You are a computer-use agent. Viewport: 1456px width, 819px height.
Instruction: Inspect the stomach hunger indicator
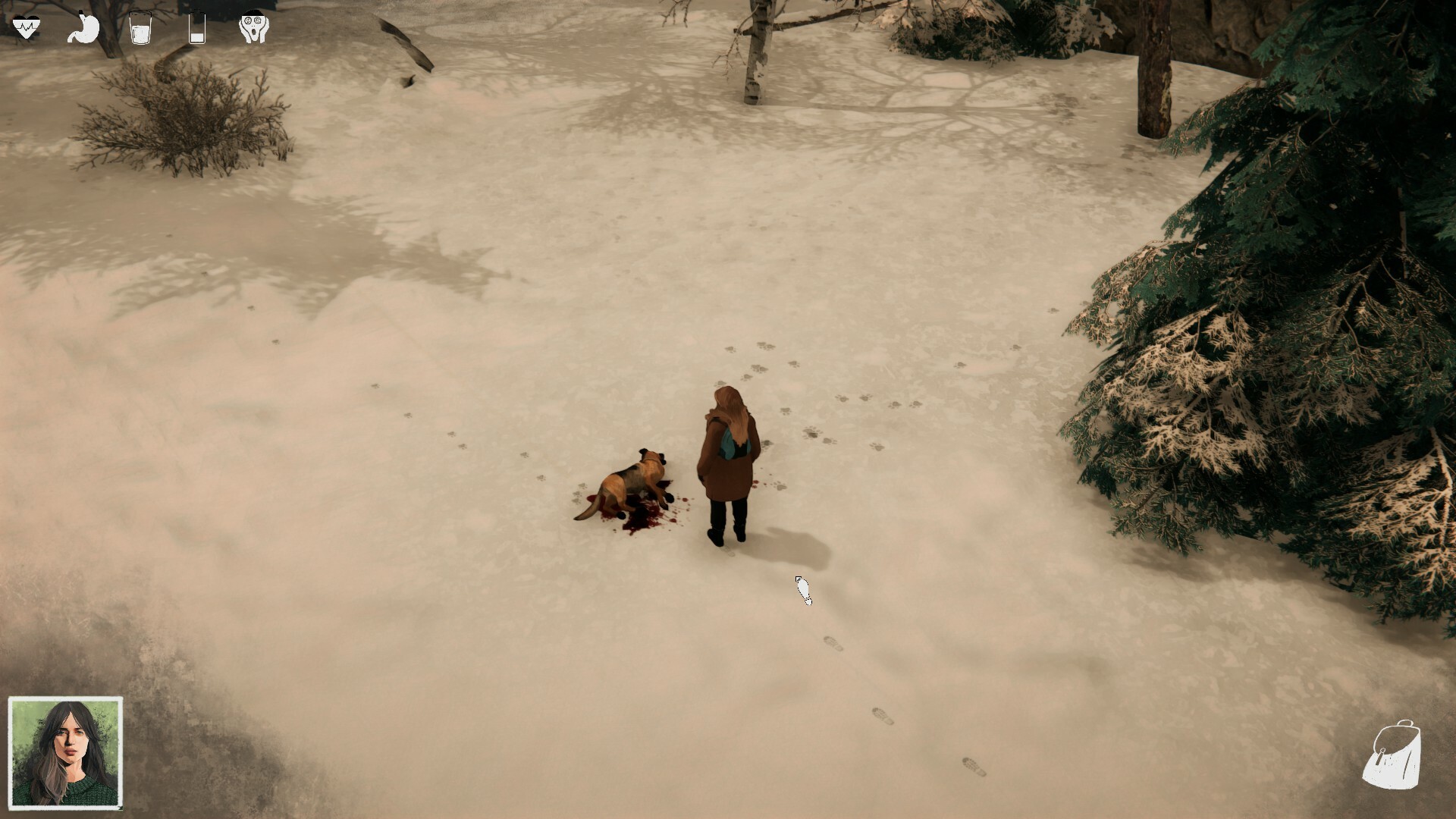pyautogui.click(x=83, y=27)
